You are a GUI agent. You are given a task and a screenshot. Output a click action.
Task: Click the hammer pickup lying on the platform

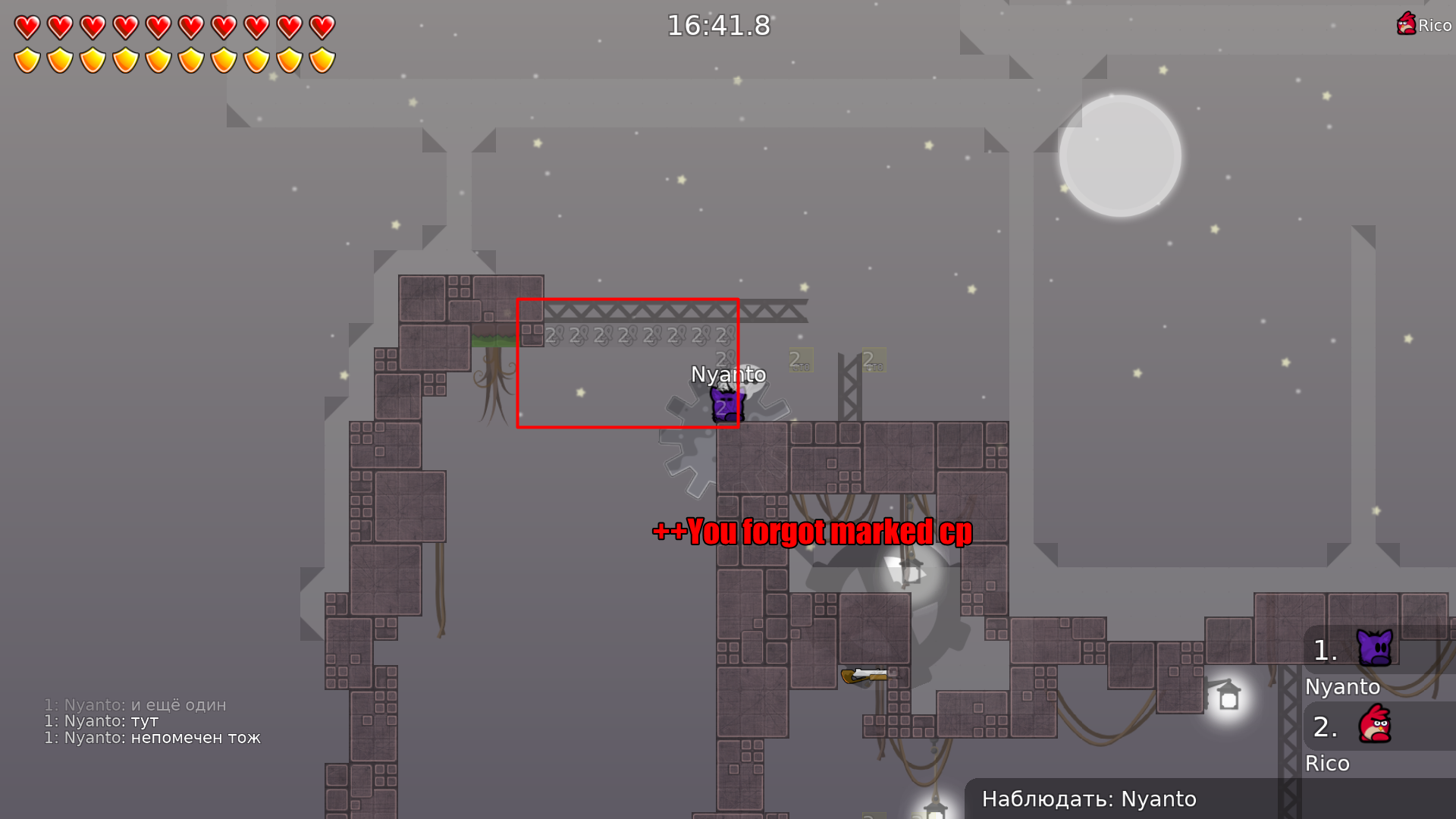click(864, 674)
